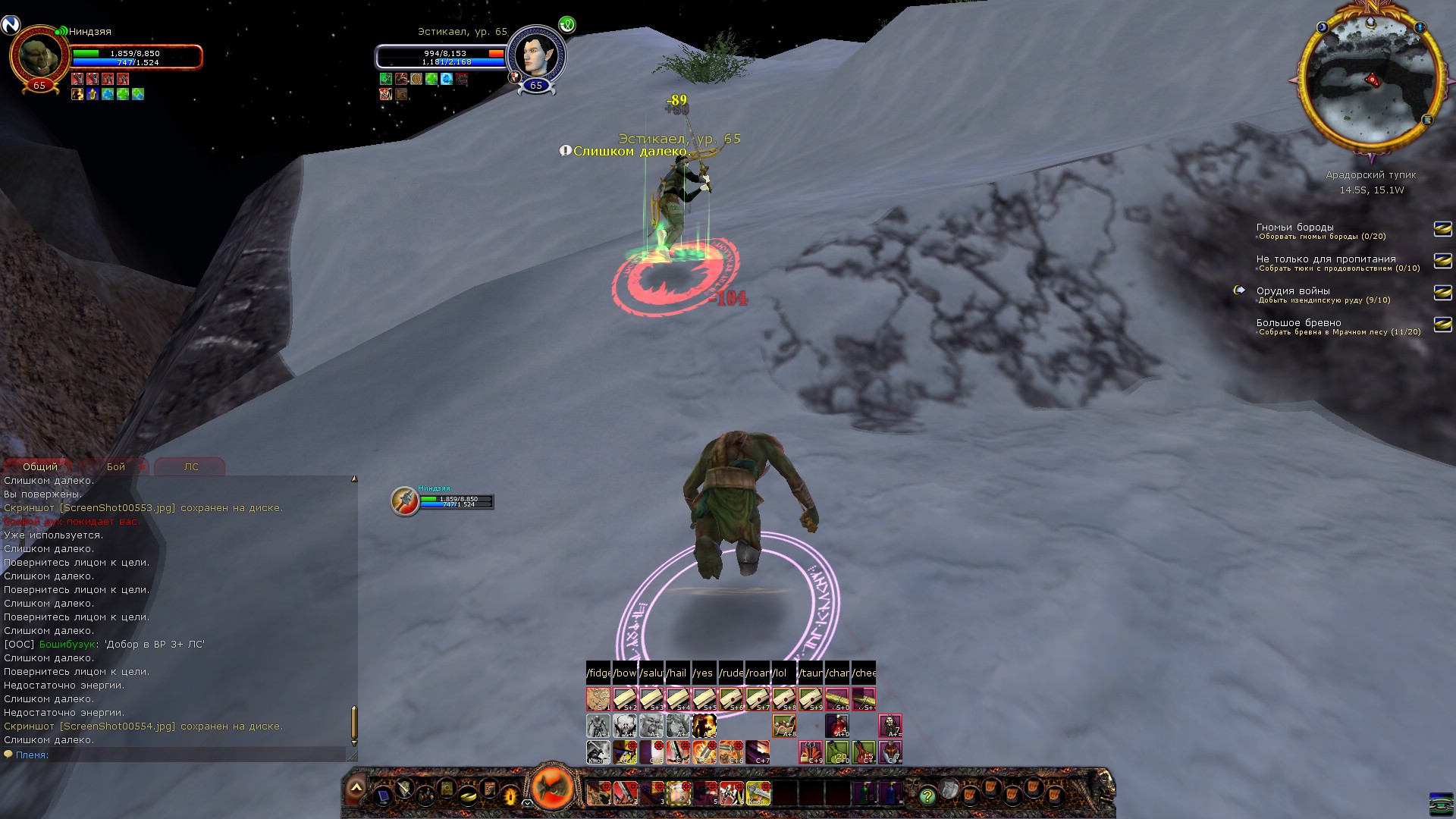The height and width of the screenshot is (819, 1456).
Task: Use the red potion stack of 14
Action: pos(837,726)
